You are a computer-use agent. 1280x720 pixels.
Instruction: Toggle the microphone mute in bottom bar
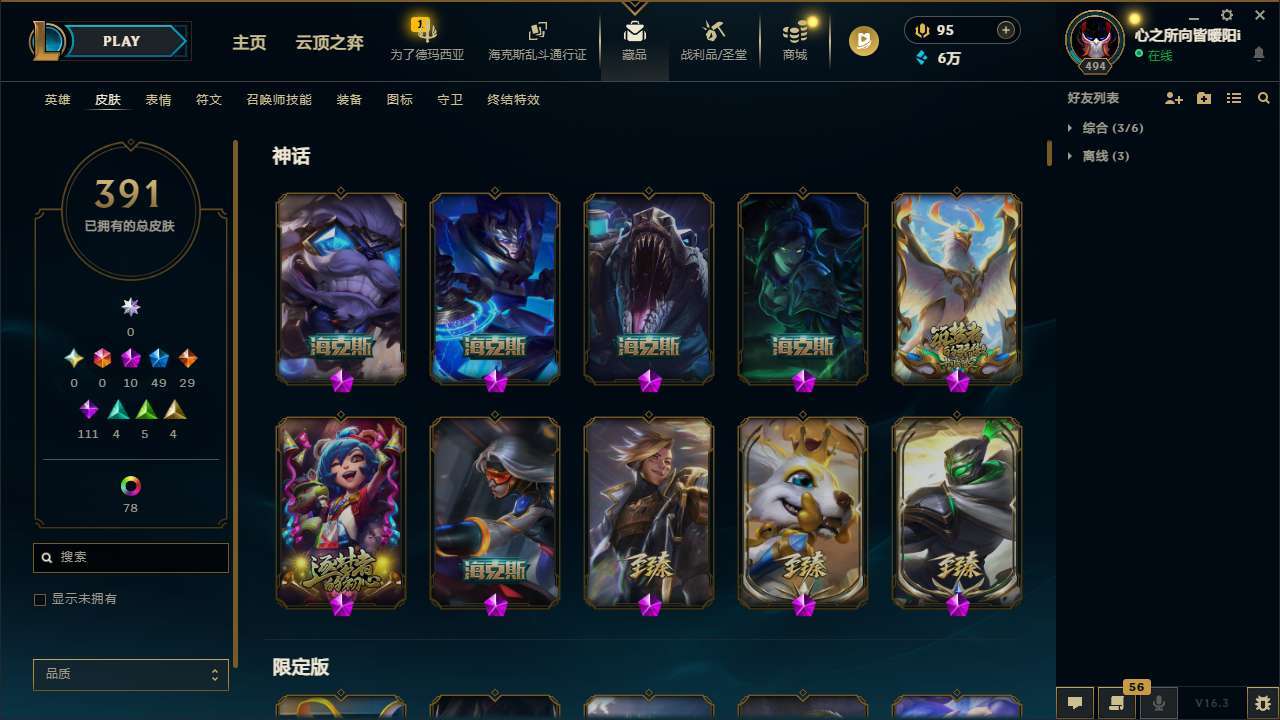1159,702
